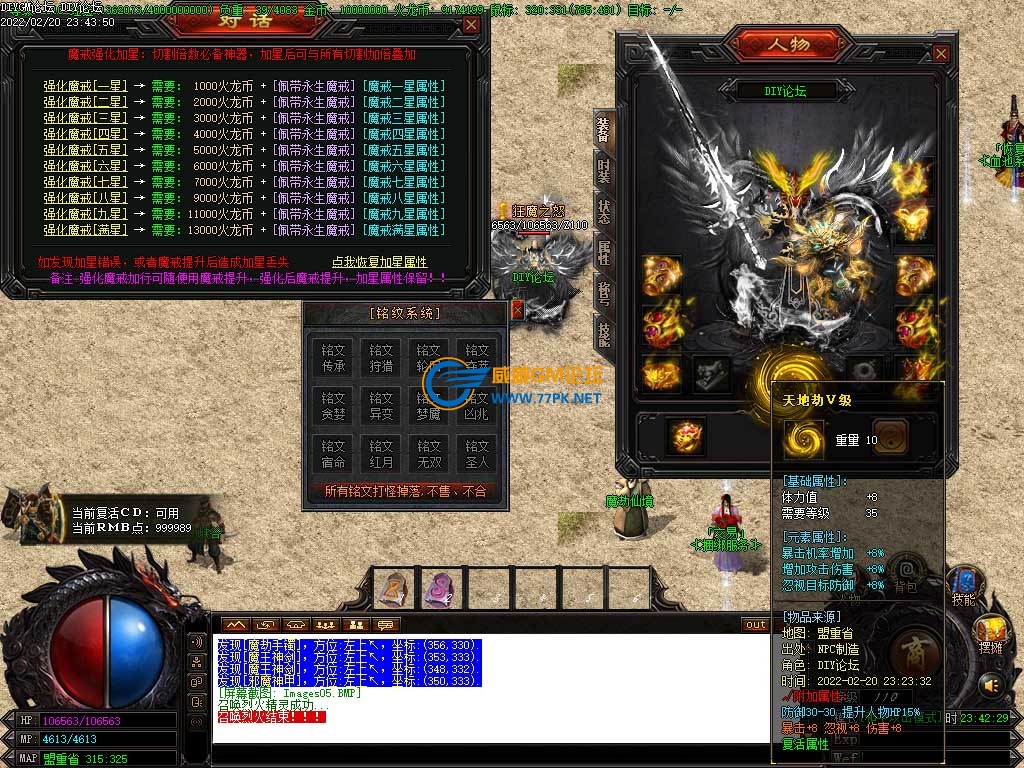1024x768 pixels.
Task: Choose the 铭文狩猎 inscription button
Action: pos(381,359)
